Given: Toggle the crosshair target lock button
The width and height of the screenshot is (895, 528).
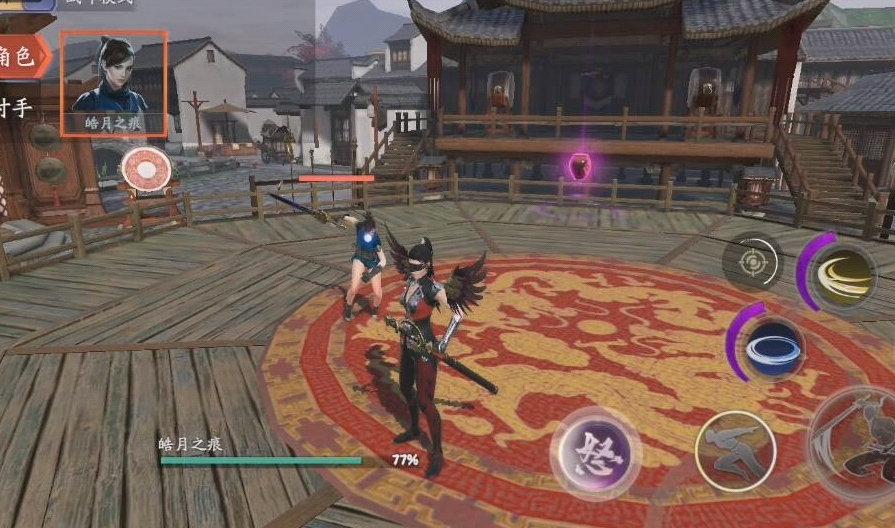Looking at the screenshot, I should [752, 263].
